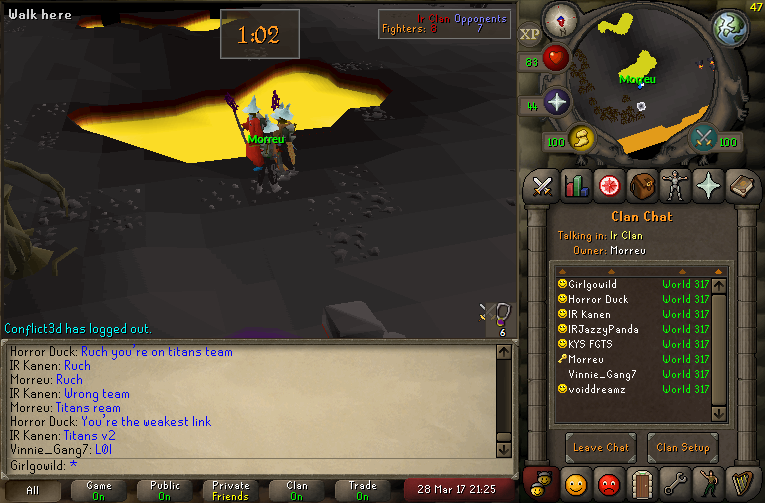Open the Clan Setup window
765x503 pixels.
(682, 447)
